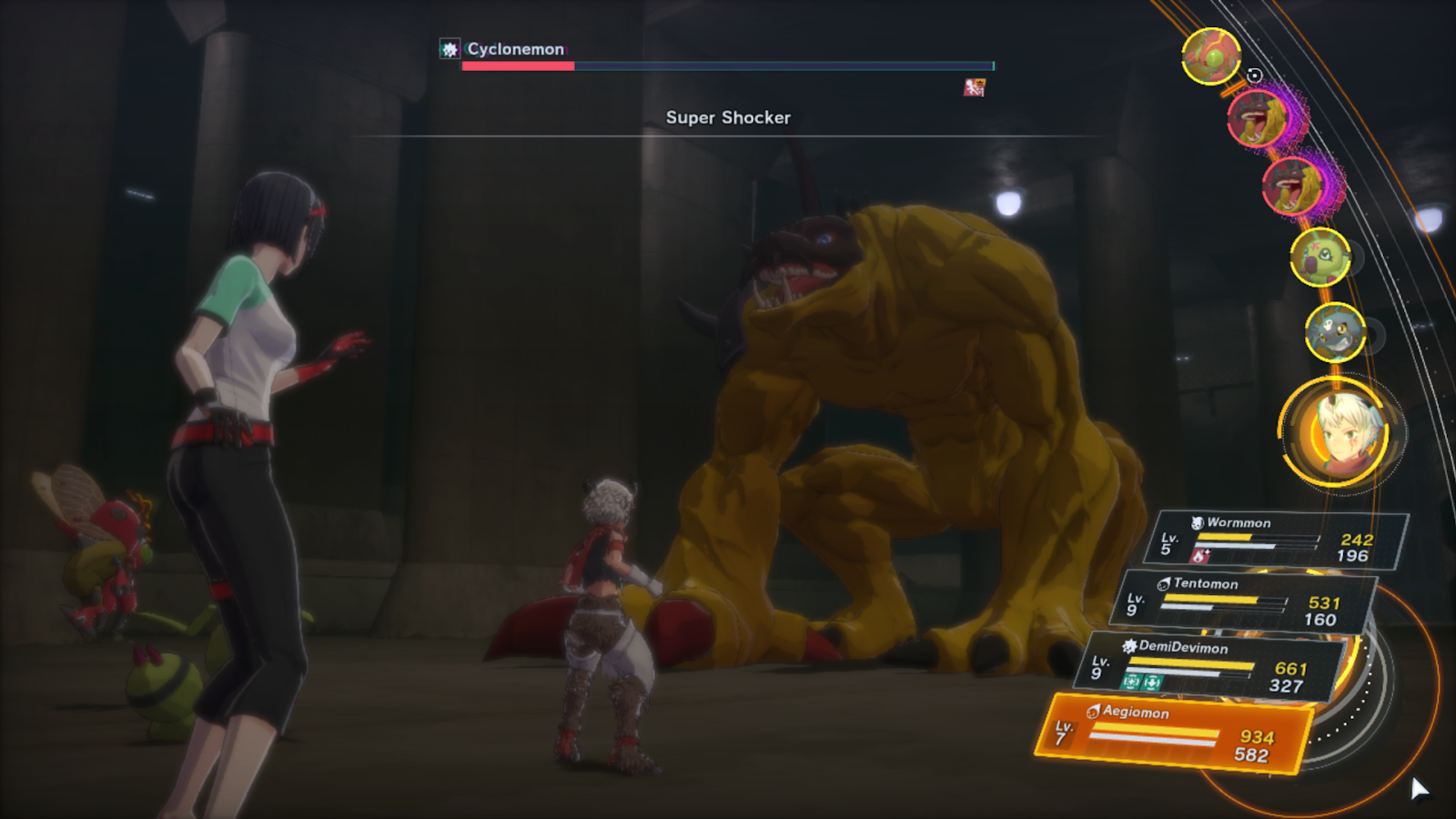Click Tentomon's portrait in the turn order

[1210, 56]
